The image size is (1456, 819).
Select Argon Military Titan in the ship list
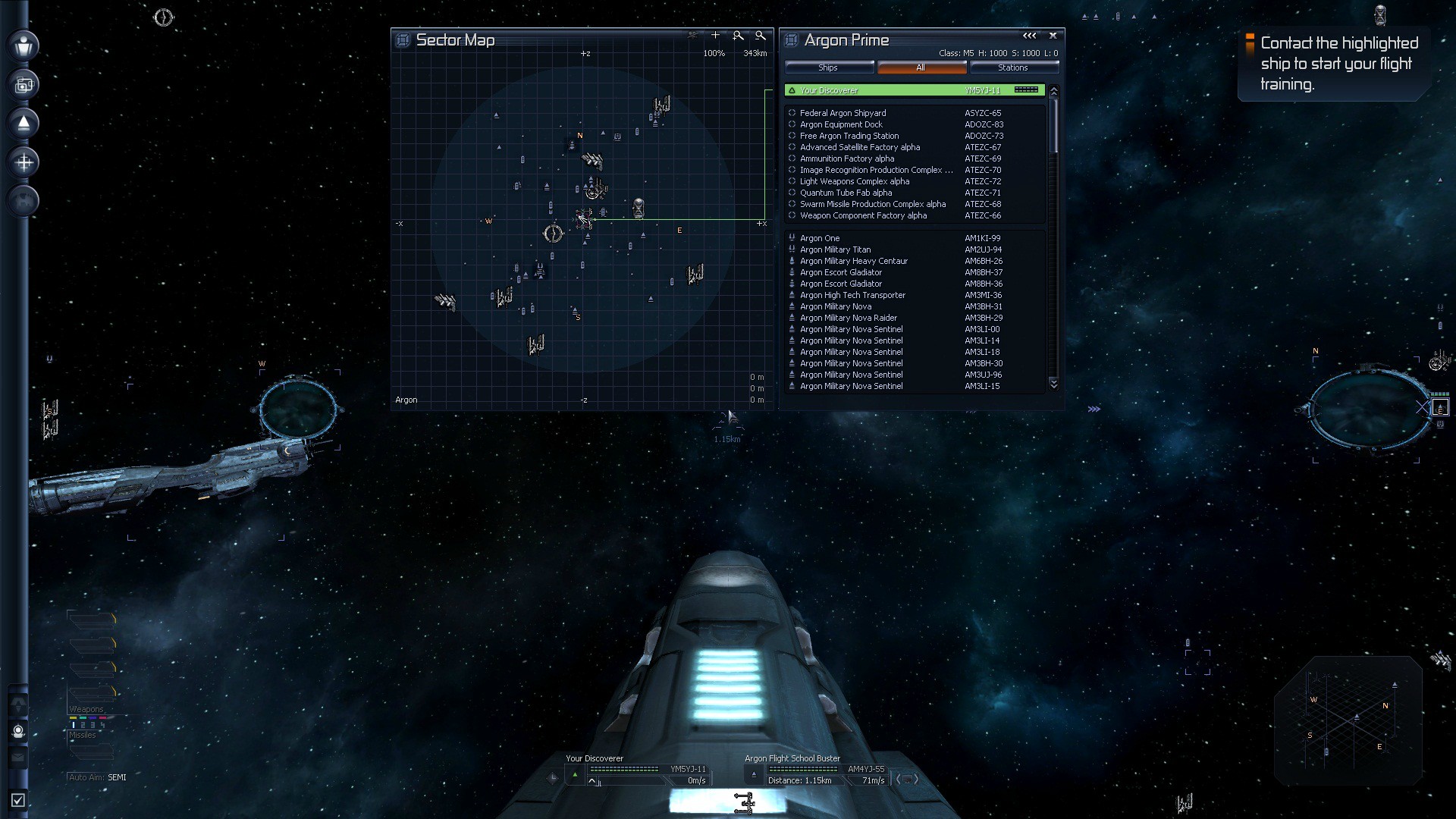836,249
